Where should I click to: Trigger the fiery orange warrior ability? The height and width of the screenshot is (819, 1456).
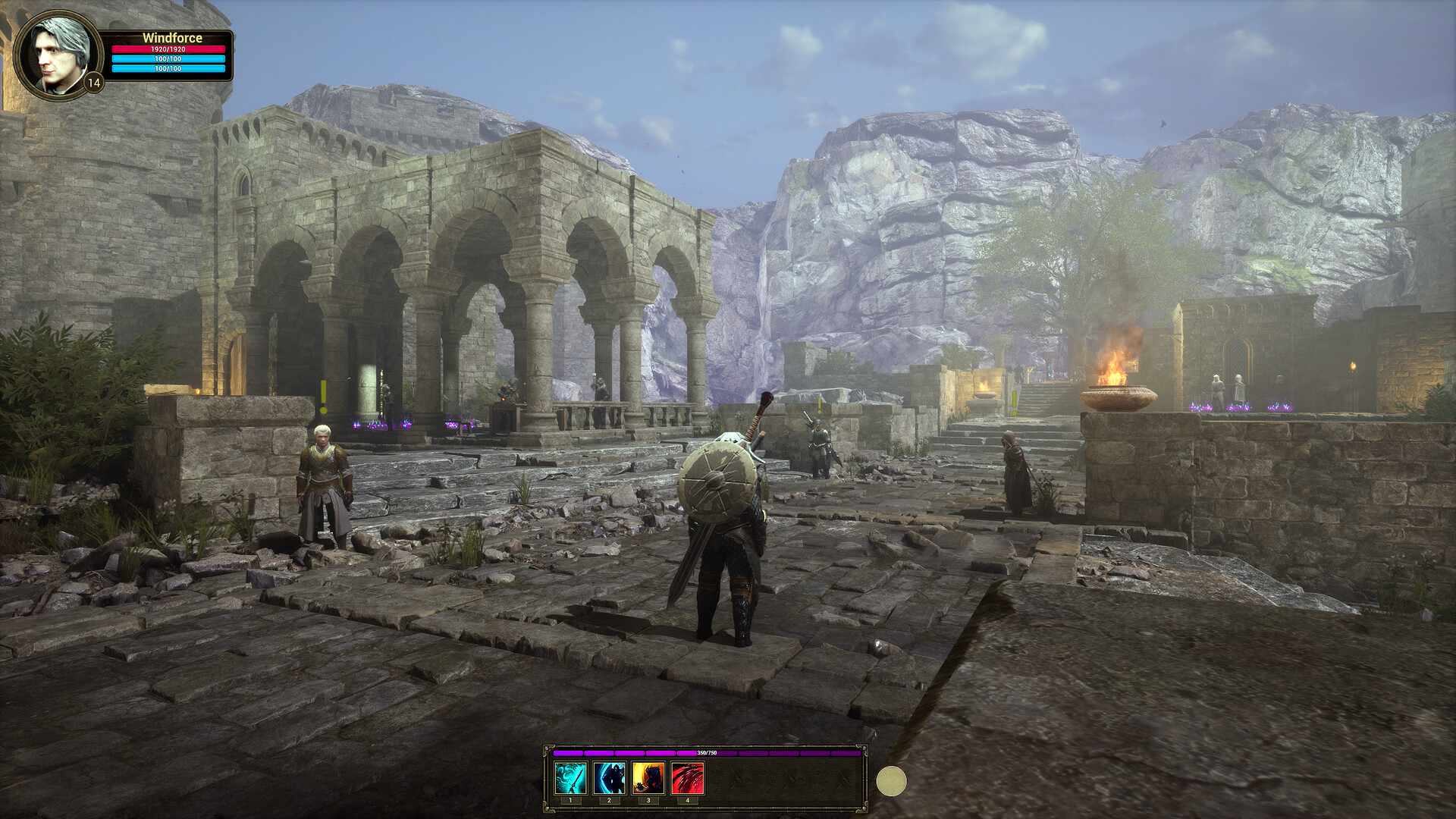[x=649, y=778]
